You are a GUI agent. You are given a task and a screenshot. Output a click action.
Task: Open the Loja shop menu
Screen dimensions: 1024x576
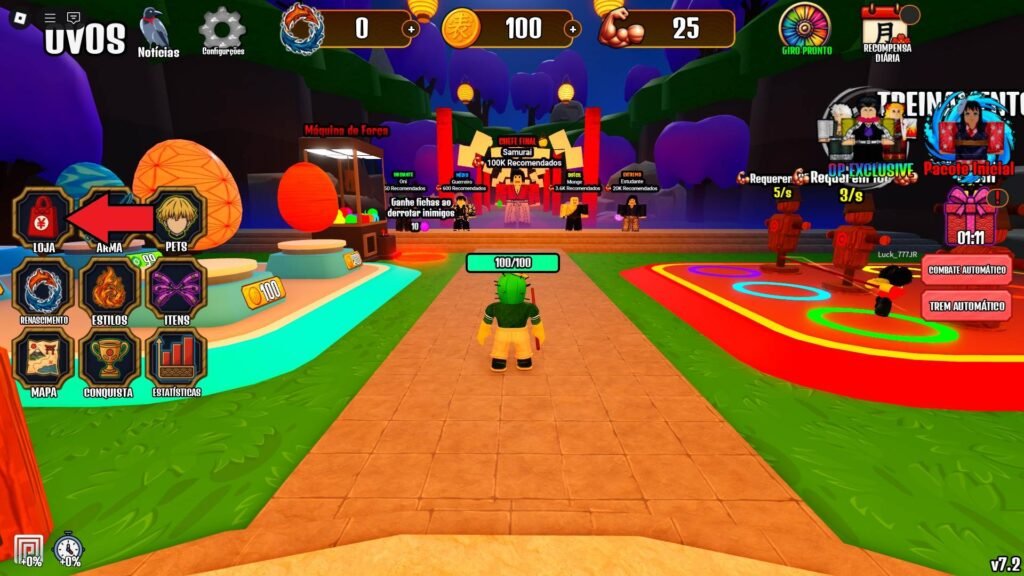pos(42,216)
